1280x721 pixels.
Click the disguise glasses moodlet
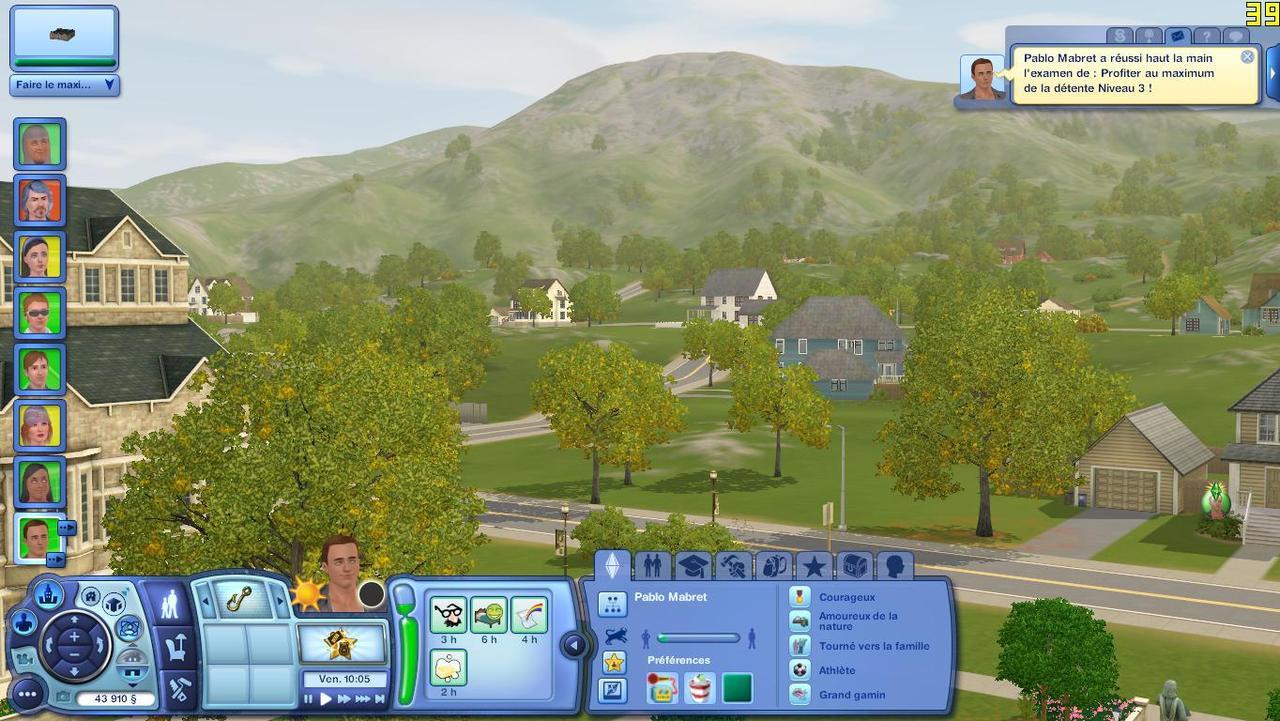coord(448,614)
